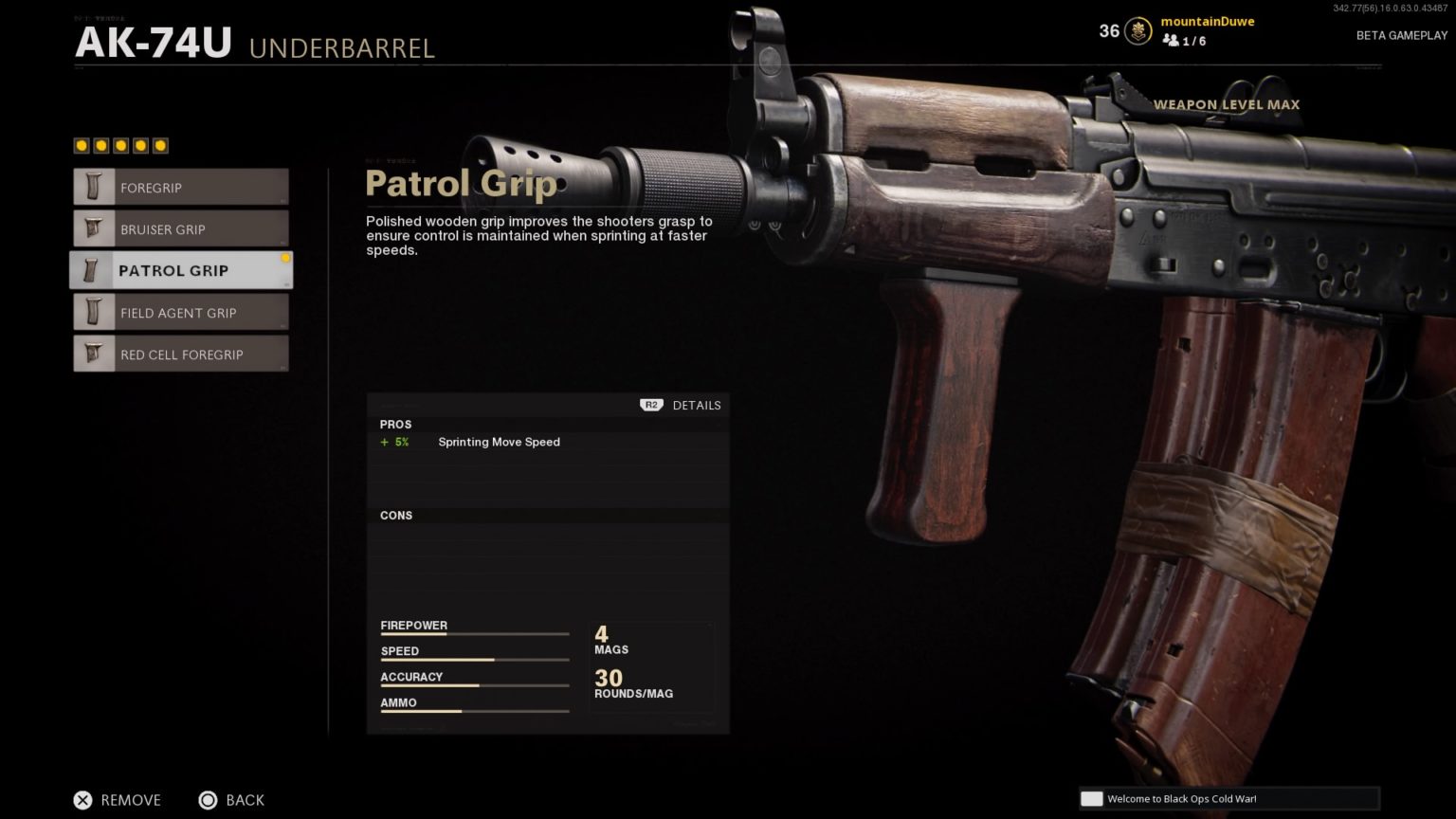1456x819 pixels.
Task: Click the X icon next to Remove
Action: (83, 800)
